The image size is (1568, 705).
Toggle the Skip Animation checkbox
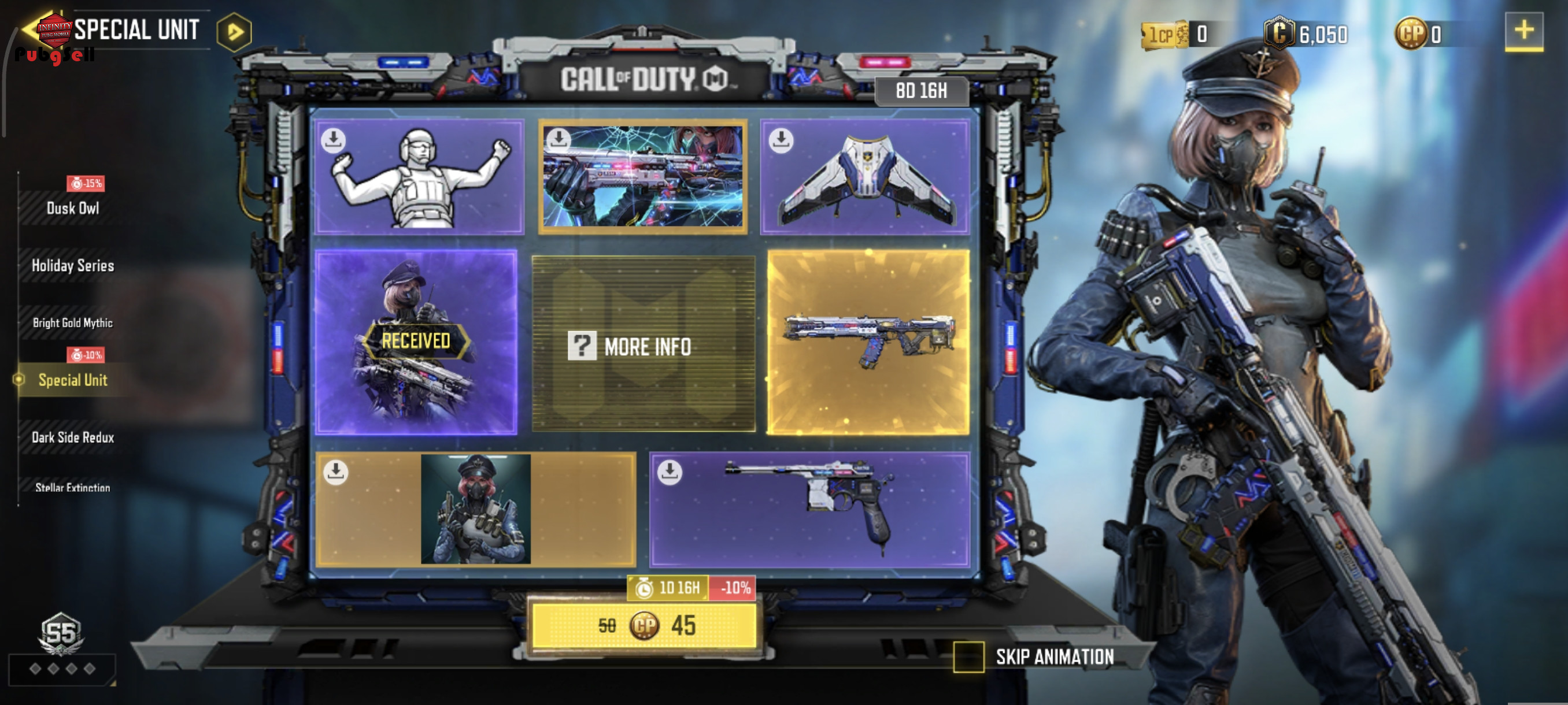(968, 657)
